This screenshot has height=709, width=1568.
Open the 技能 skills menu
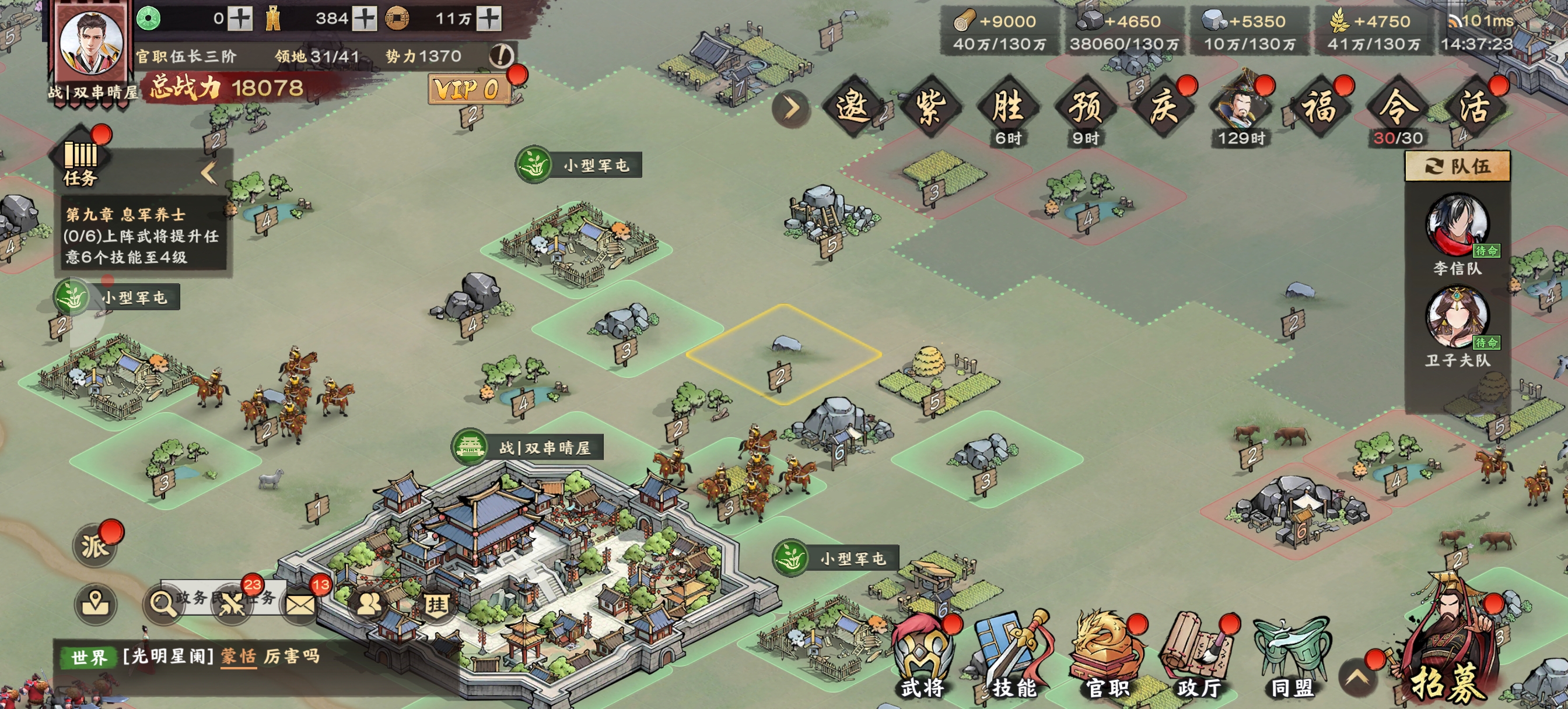[1013, 657]
